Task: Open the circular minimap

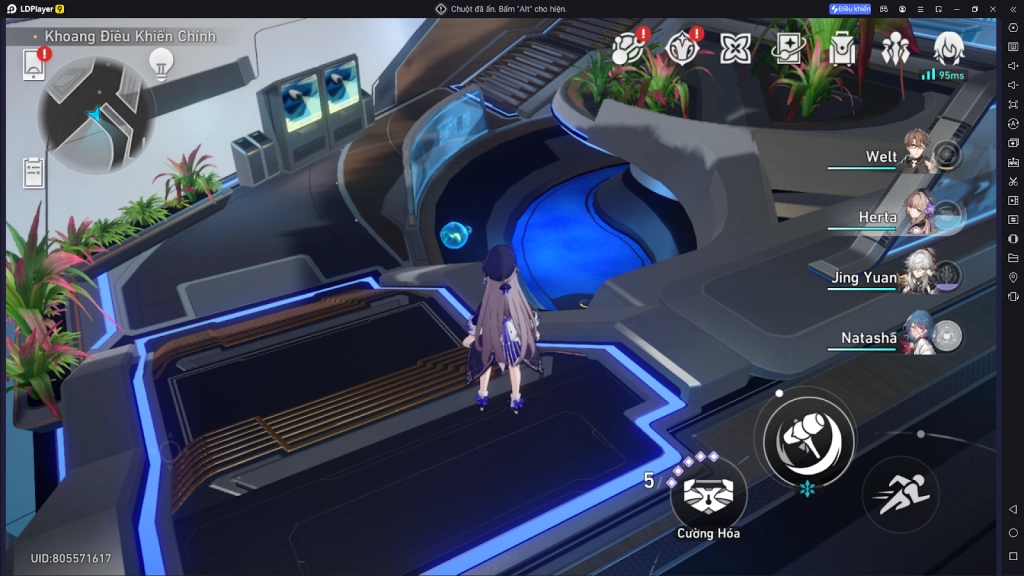Action: pyautogui.click(x=96, y=115)
